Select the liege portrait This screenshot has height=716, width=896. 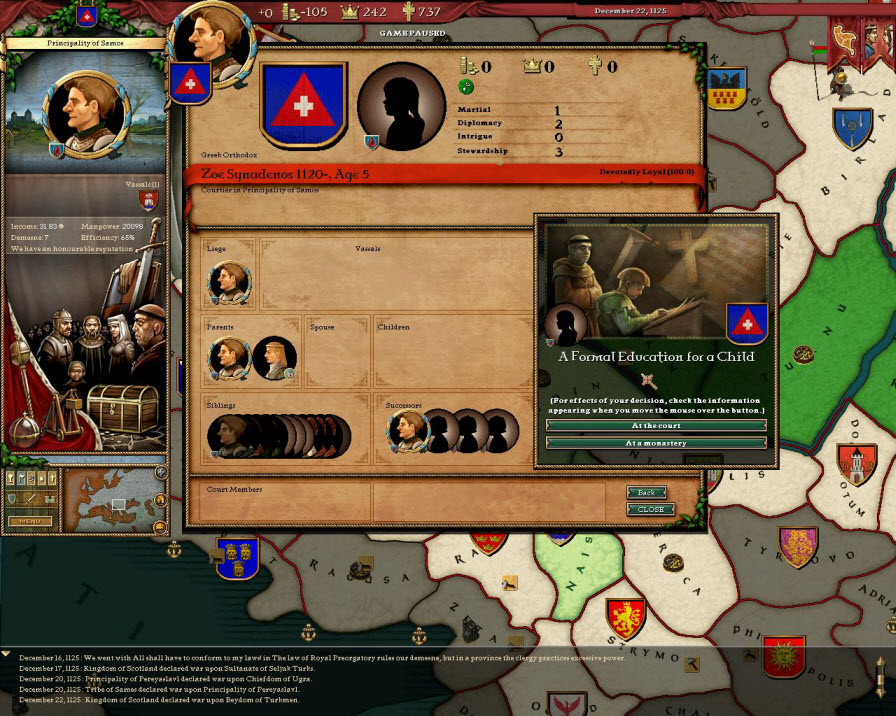[x=228, y=283]
